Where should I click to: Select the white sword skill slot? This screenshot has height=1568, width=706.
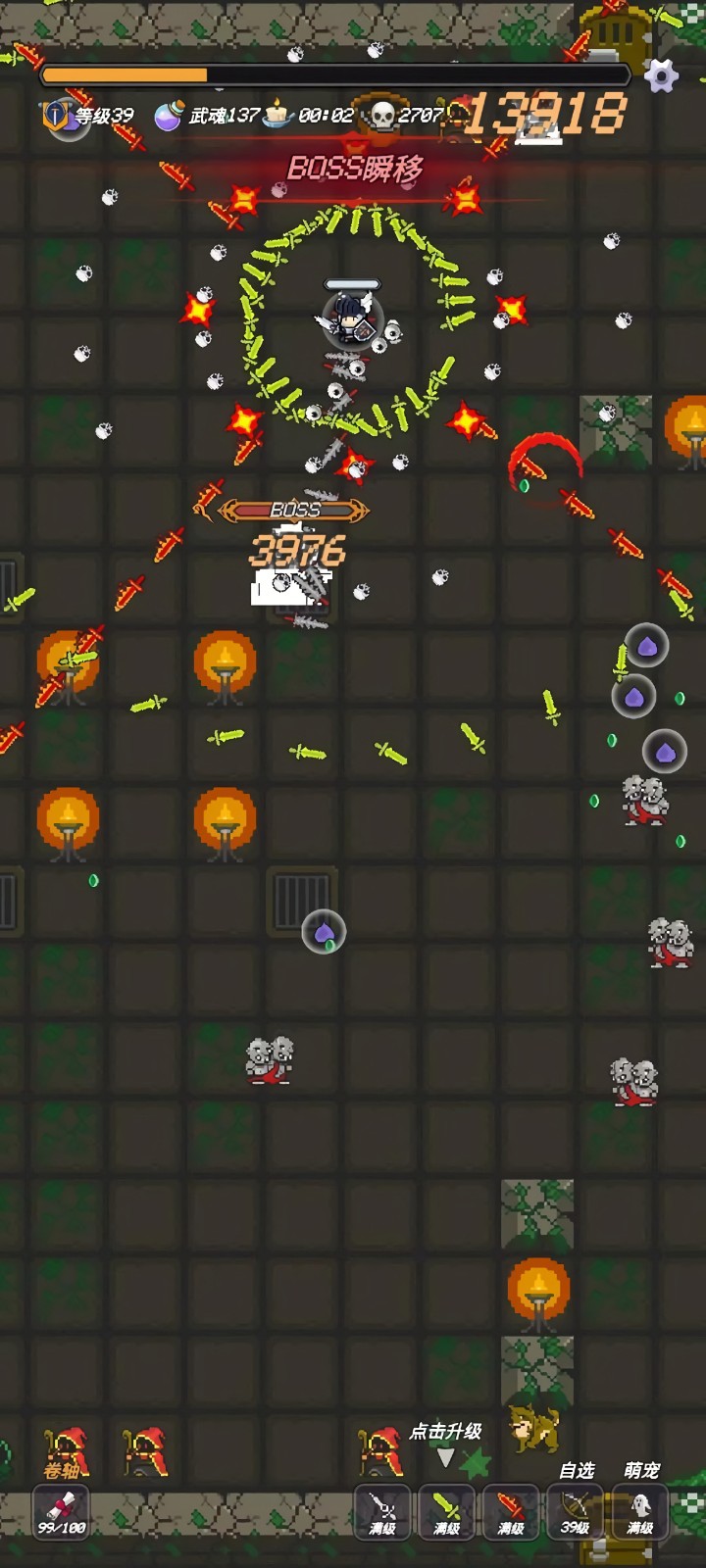[x=381, y=1511]
